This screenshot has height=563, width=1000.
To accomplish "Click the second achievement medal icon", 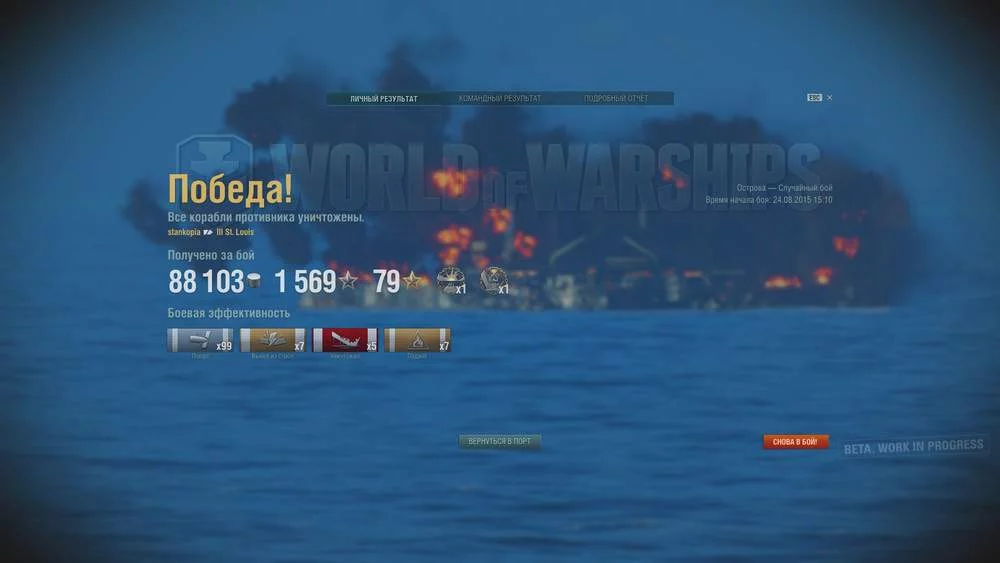I will click(x=492, y=280).
